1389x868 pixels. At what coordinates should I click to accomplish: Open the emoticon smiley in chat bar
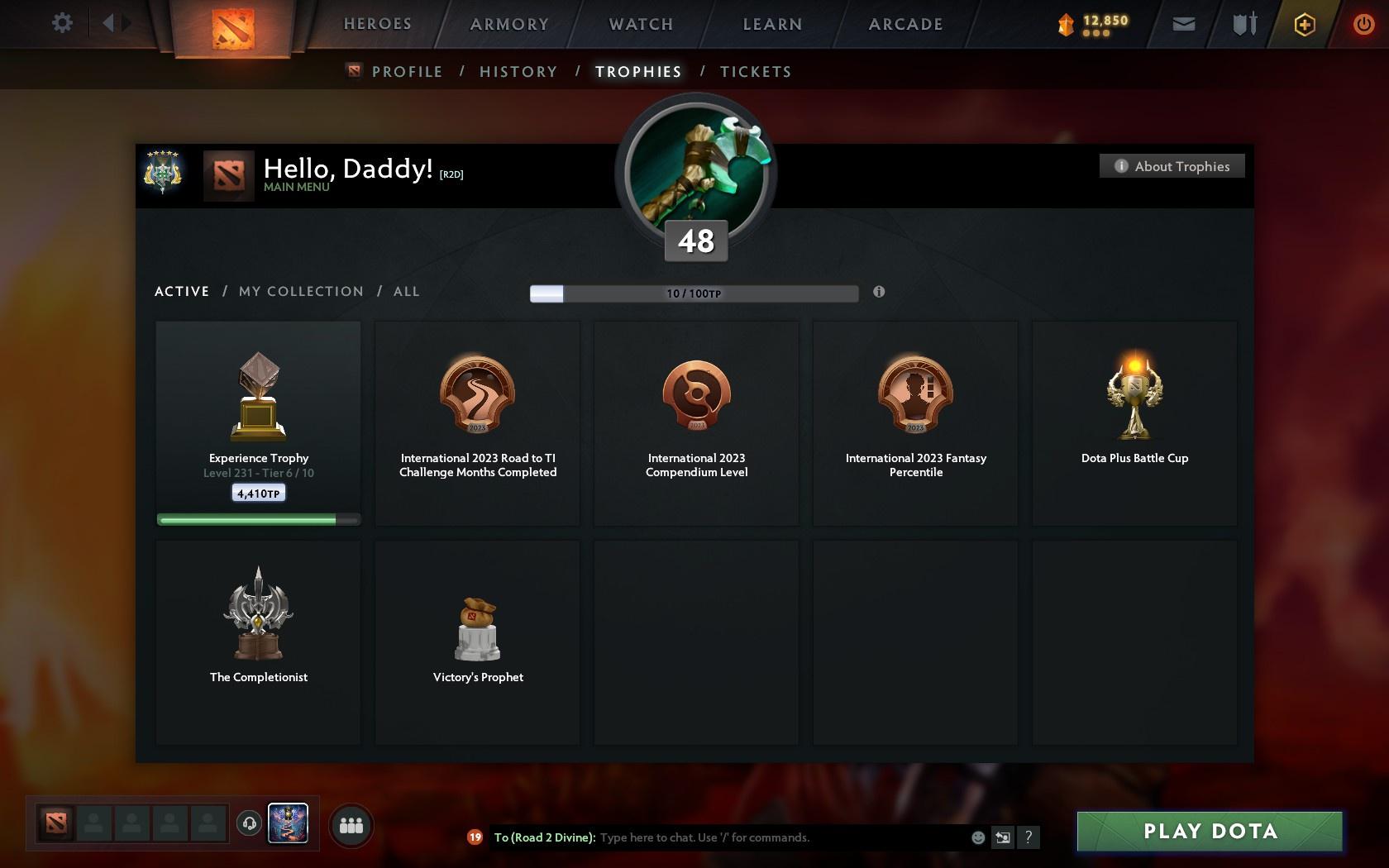(x=978, y=837)
